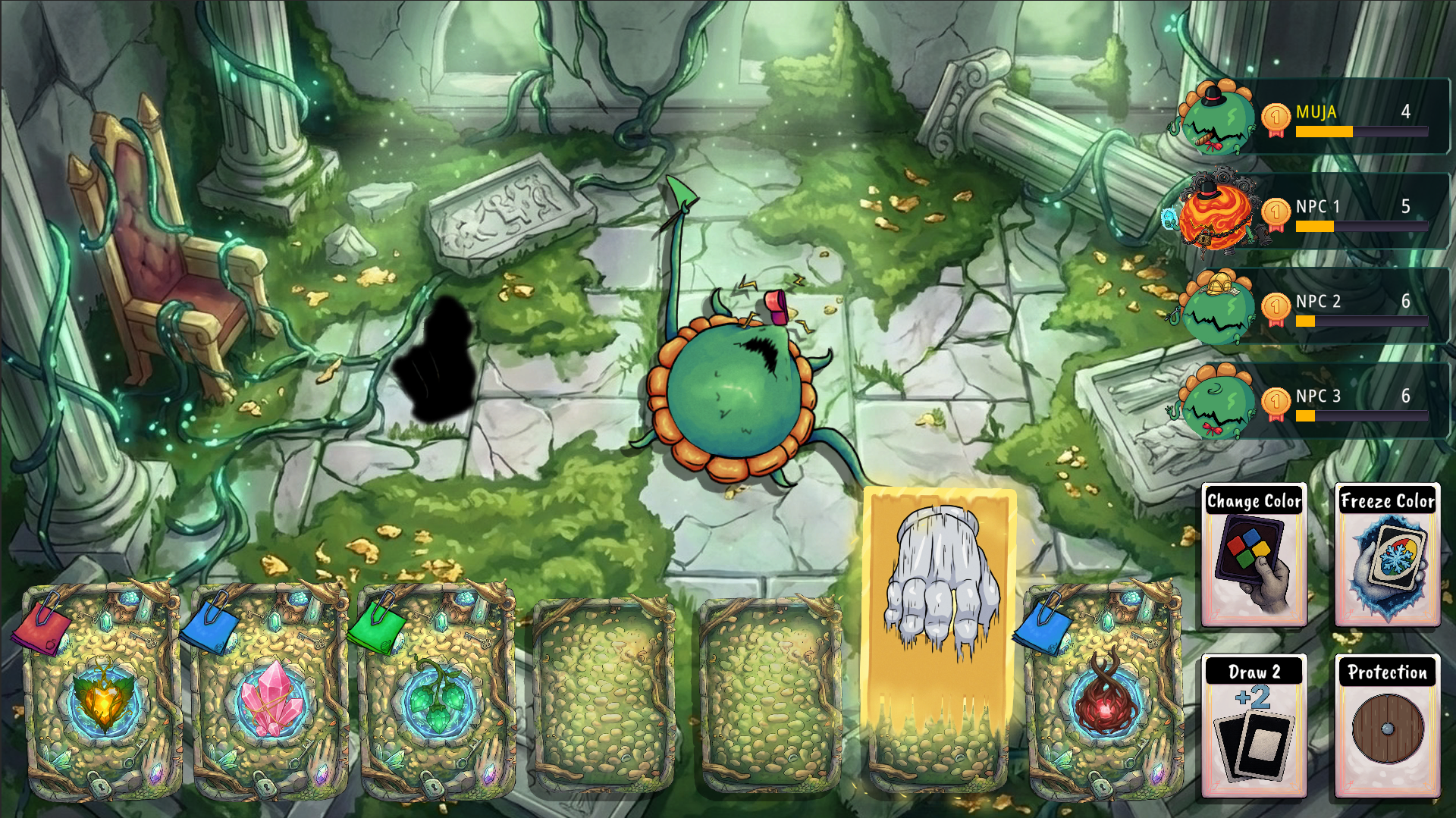1456x818 pixels.
Task: Click MUJA's yellow progress bar
Action: tap(1323, 131)
